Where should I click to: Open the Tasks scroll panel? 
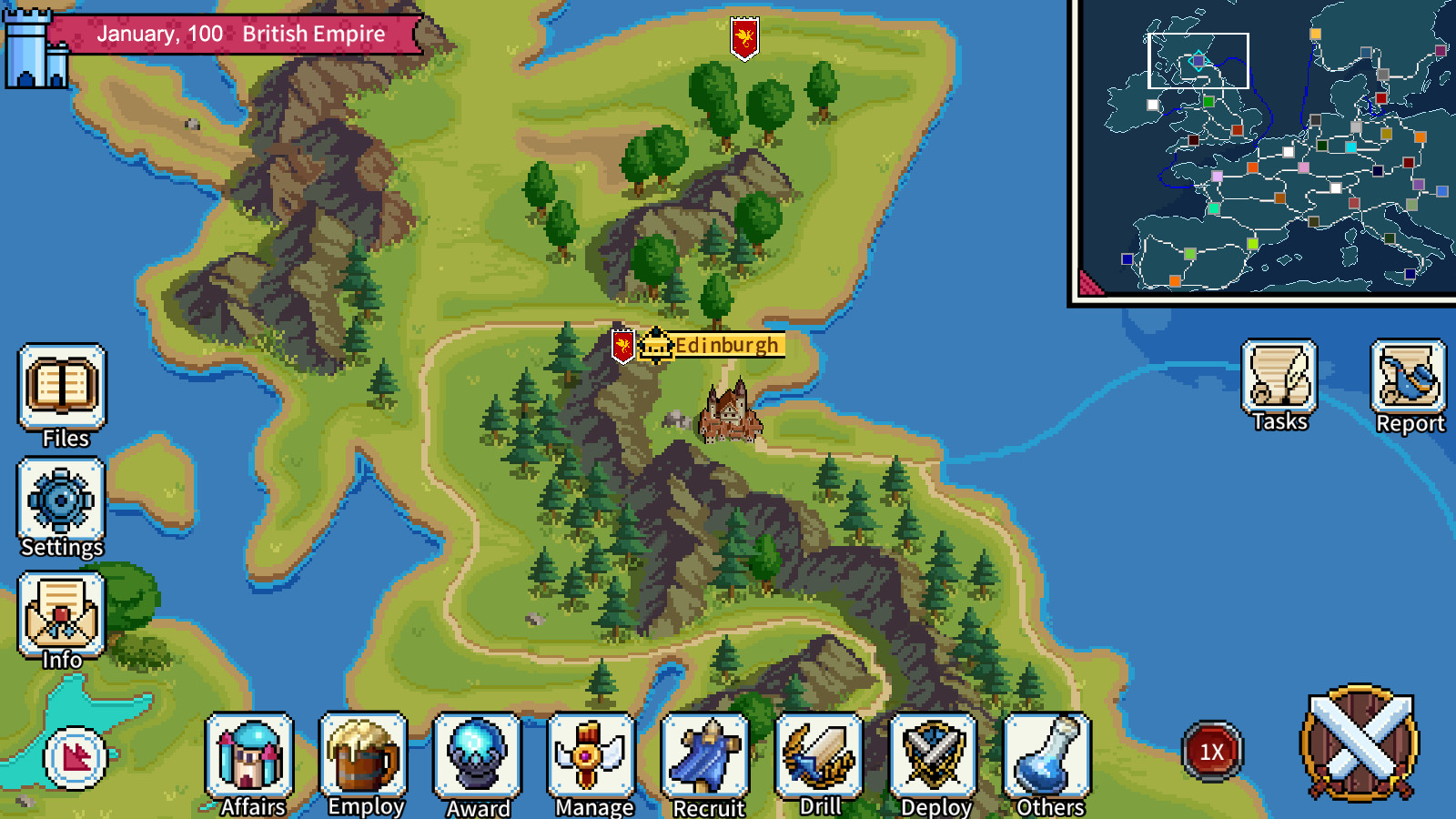[x=1279, y=382]
